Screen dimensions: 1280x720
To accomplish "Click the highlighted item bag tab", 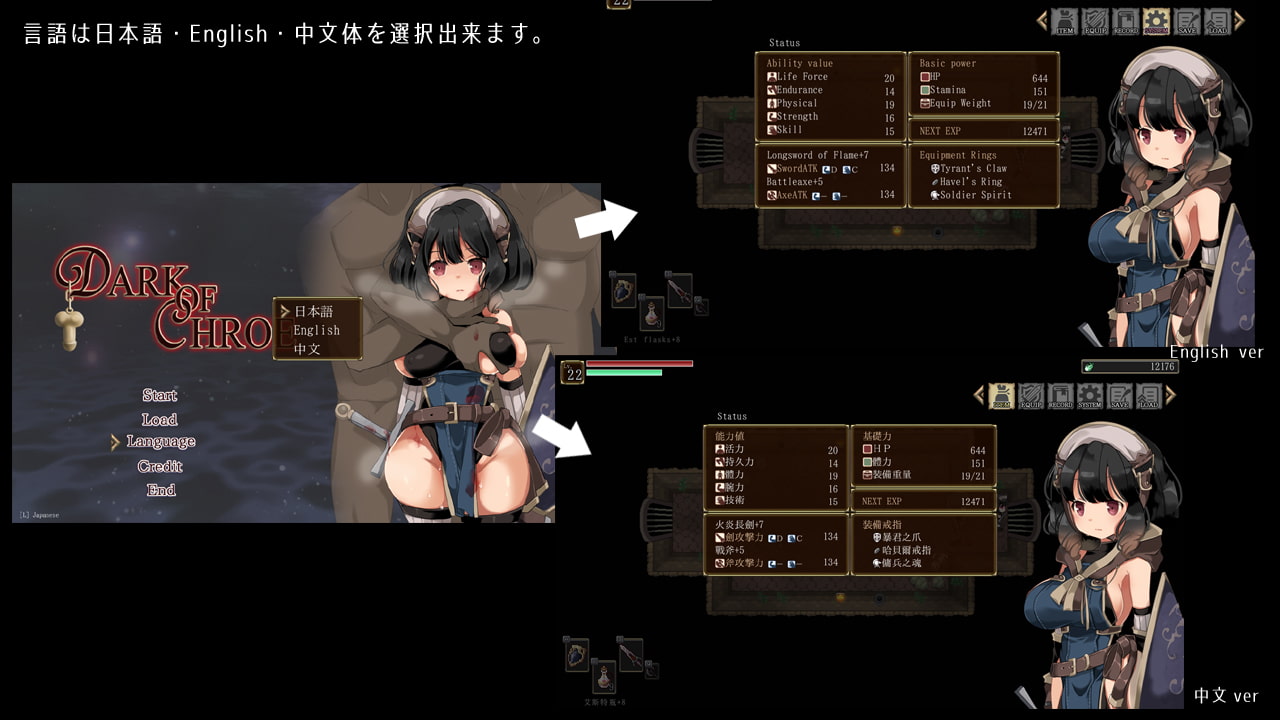I will [x=1001, y=396].
